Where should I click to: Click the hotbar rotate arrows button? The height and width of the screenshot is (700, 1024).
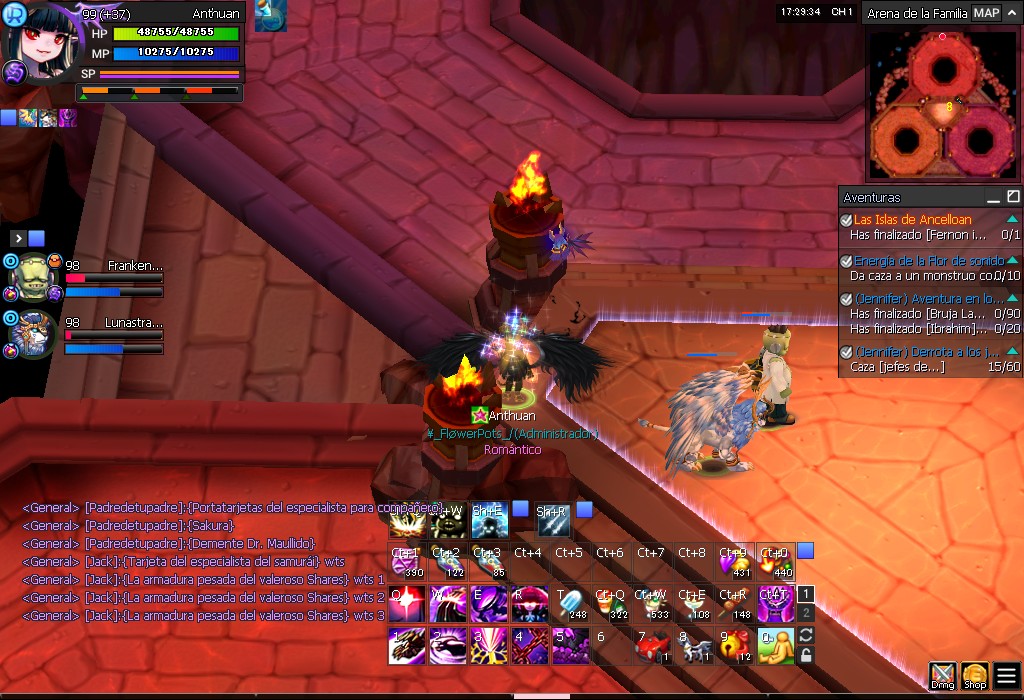[x=806, y=635]
